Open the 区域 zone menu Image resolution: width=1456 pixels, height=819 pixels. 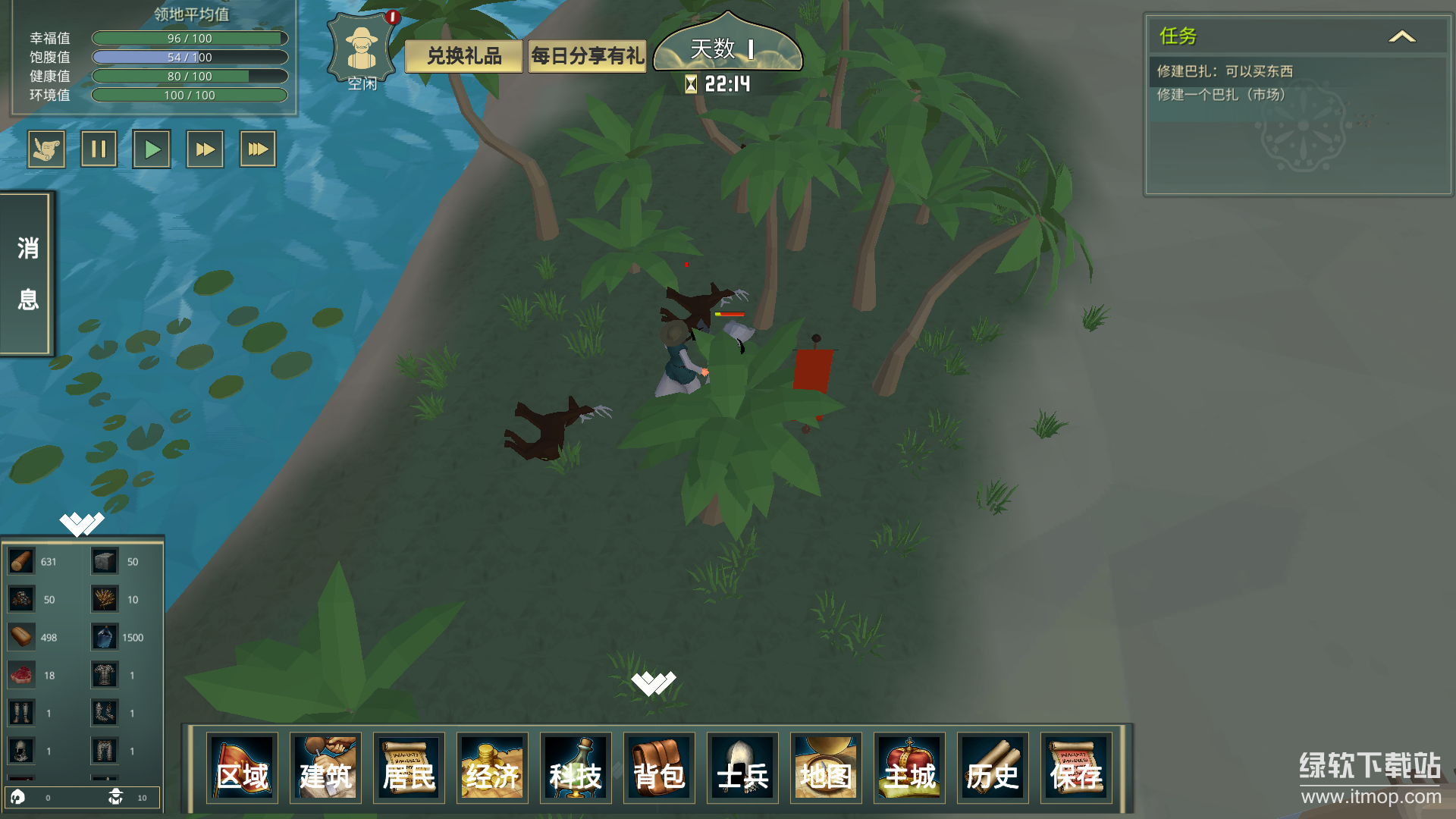pyautogui.click(x=242, y=767)
